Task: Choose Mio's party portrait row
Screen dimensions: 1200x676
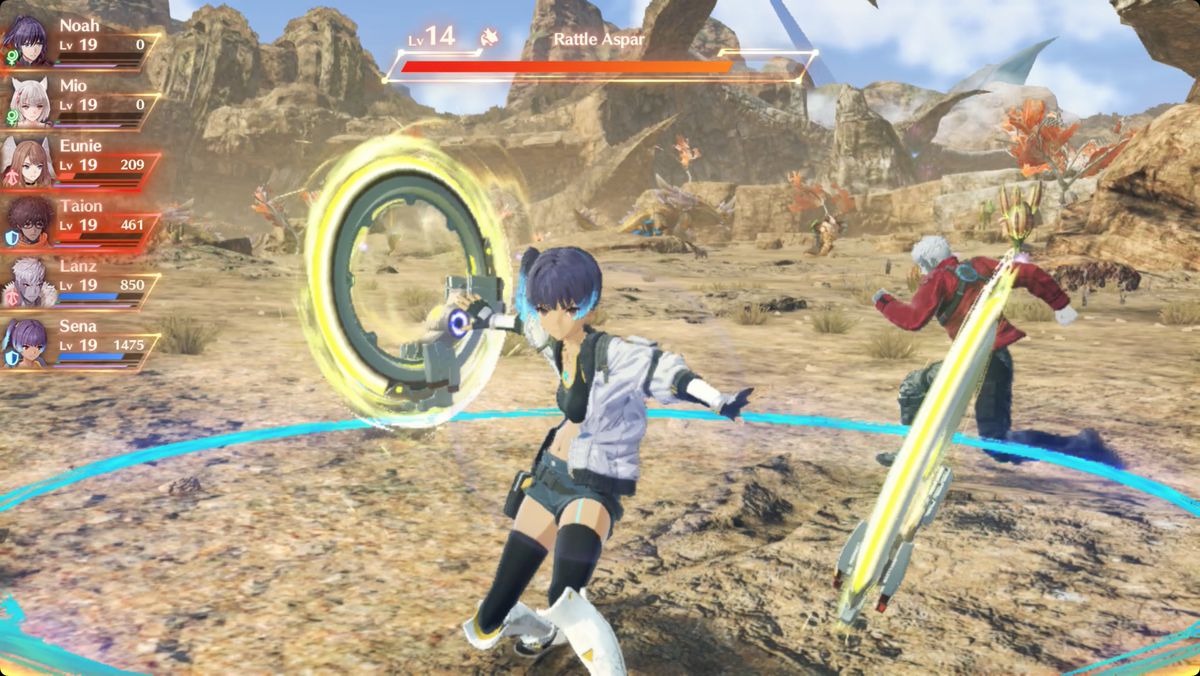Action: click(80, 100)
